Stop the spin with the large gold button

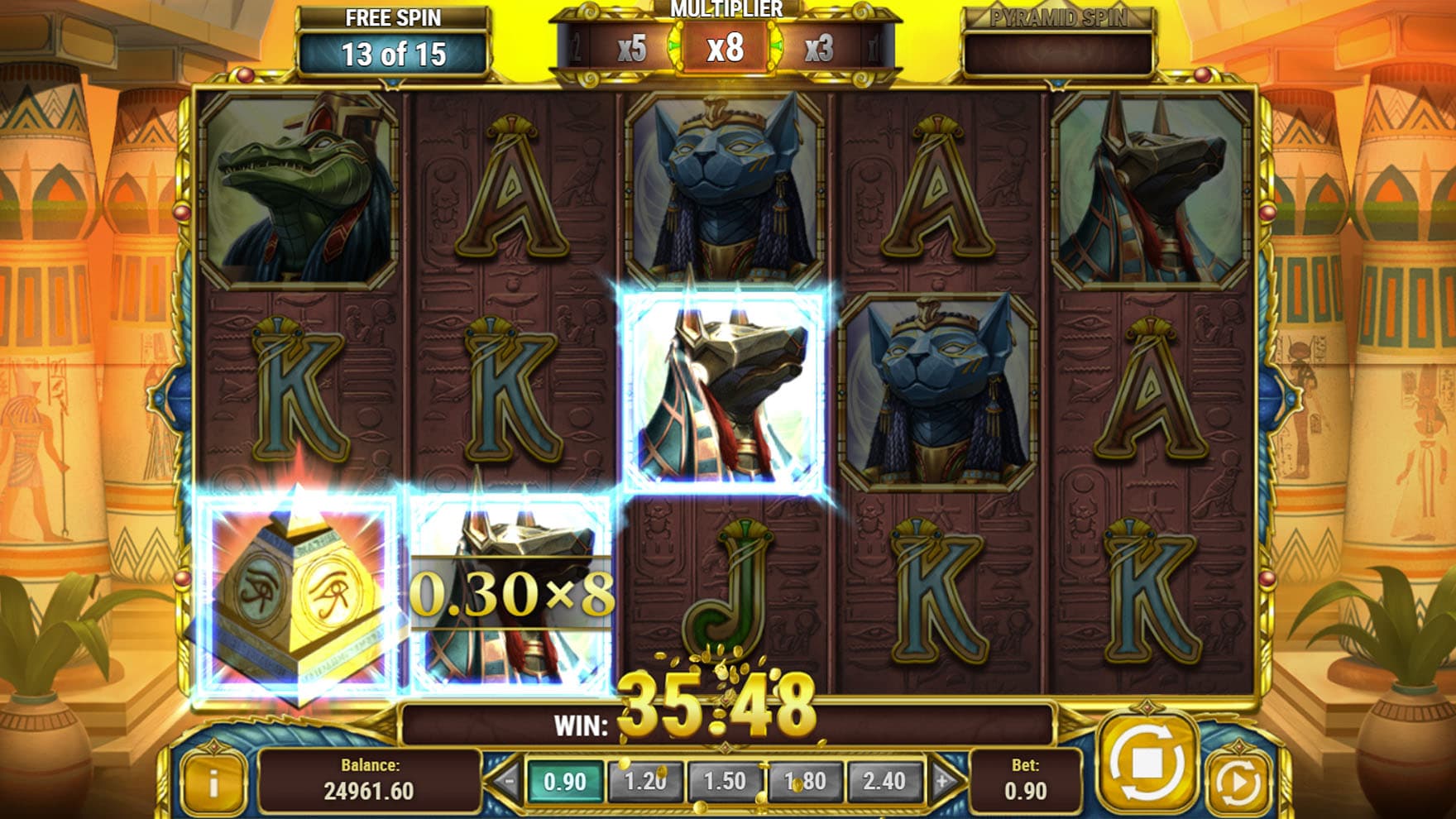1147,763
